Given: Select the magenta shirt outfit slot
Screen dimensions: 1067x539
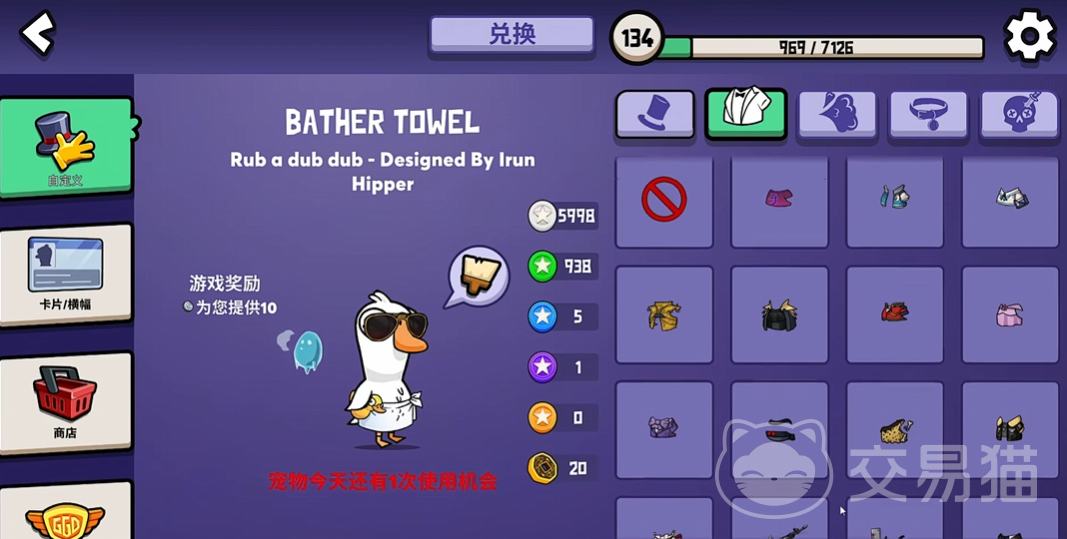Looking at the screenshot, I should pos(779,200).
